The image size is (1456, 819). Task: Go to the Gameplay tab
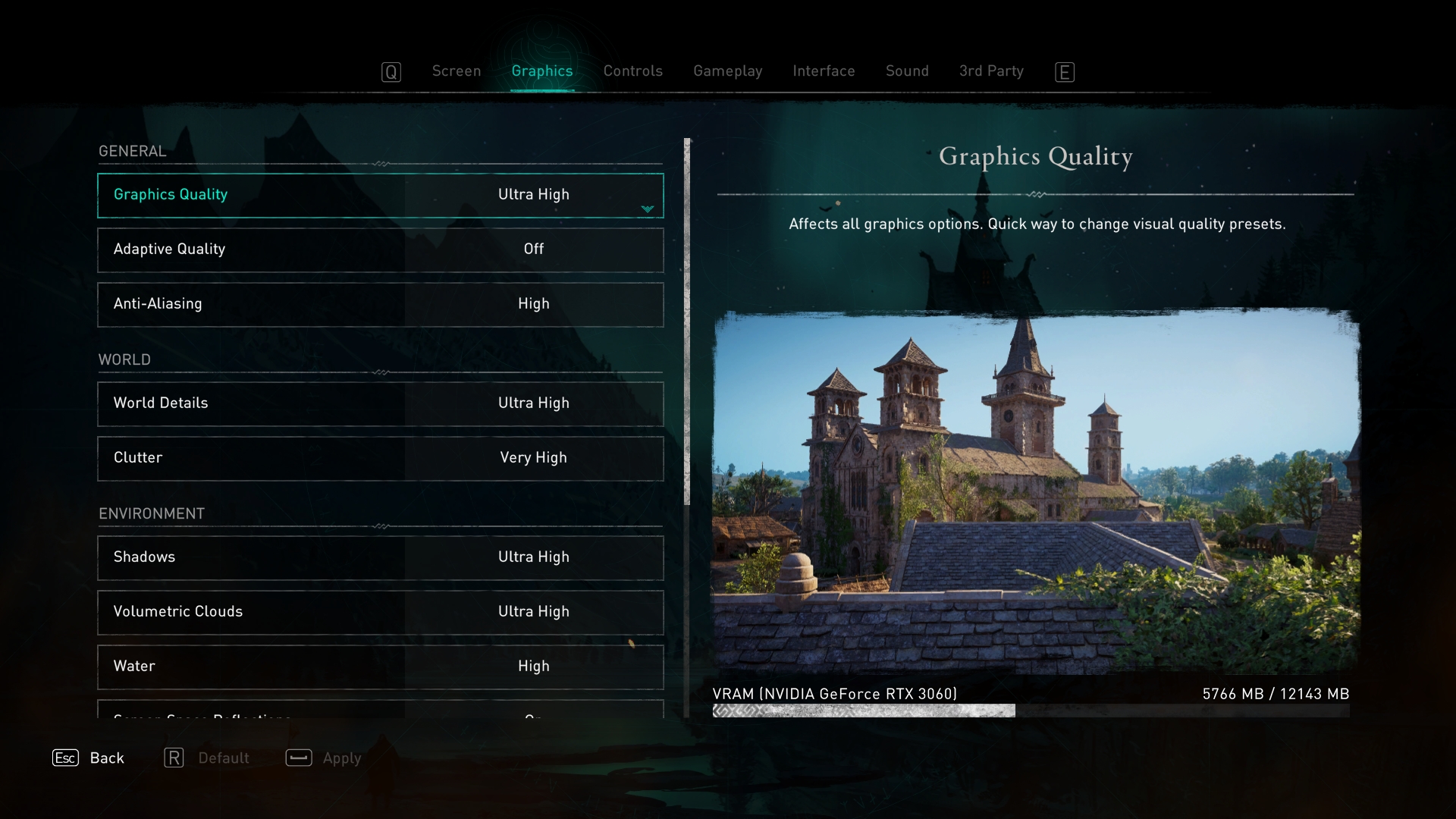point(727,71)
